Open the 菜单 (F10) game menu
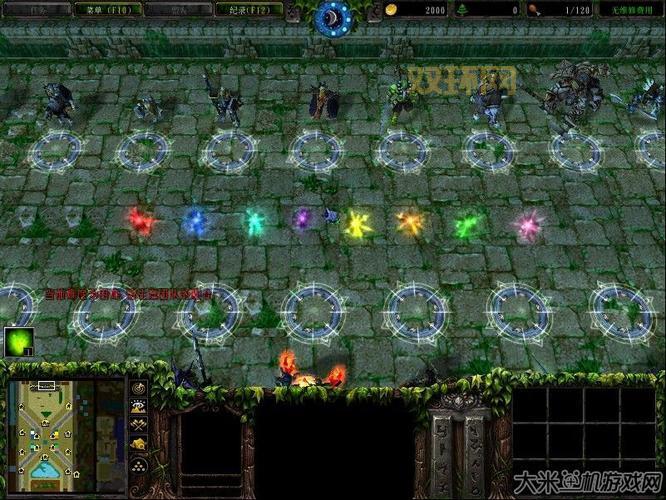Screen dimensions: 666x500 [x=105, y=9]
